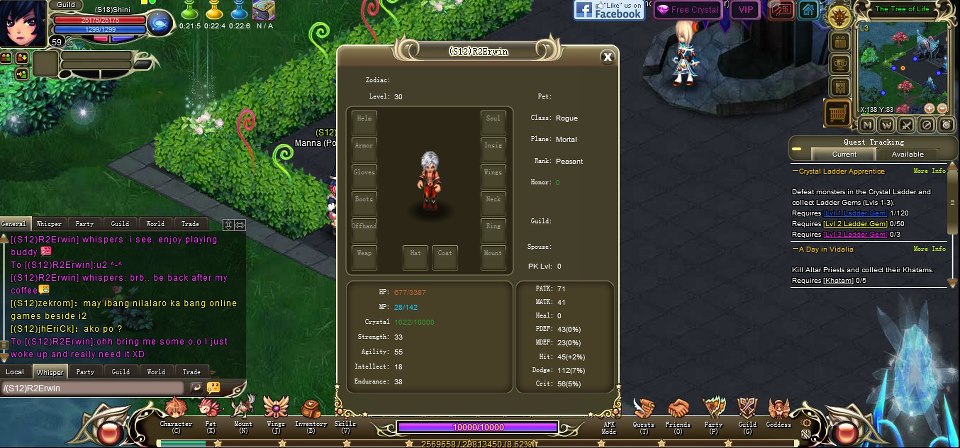Image resolution: width=960 pixels, height=448 pixels.
Task: Open the VIP menu
Action: pyautogui.click(x=744, y=10)
